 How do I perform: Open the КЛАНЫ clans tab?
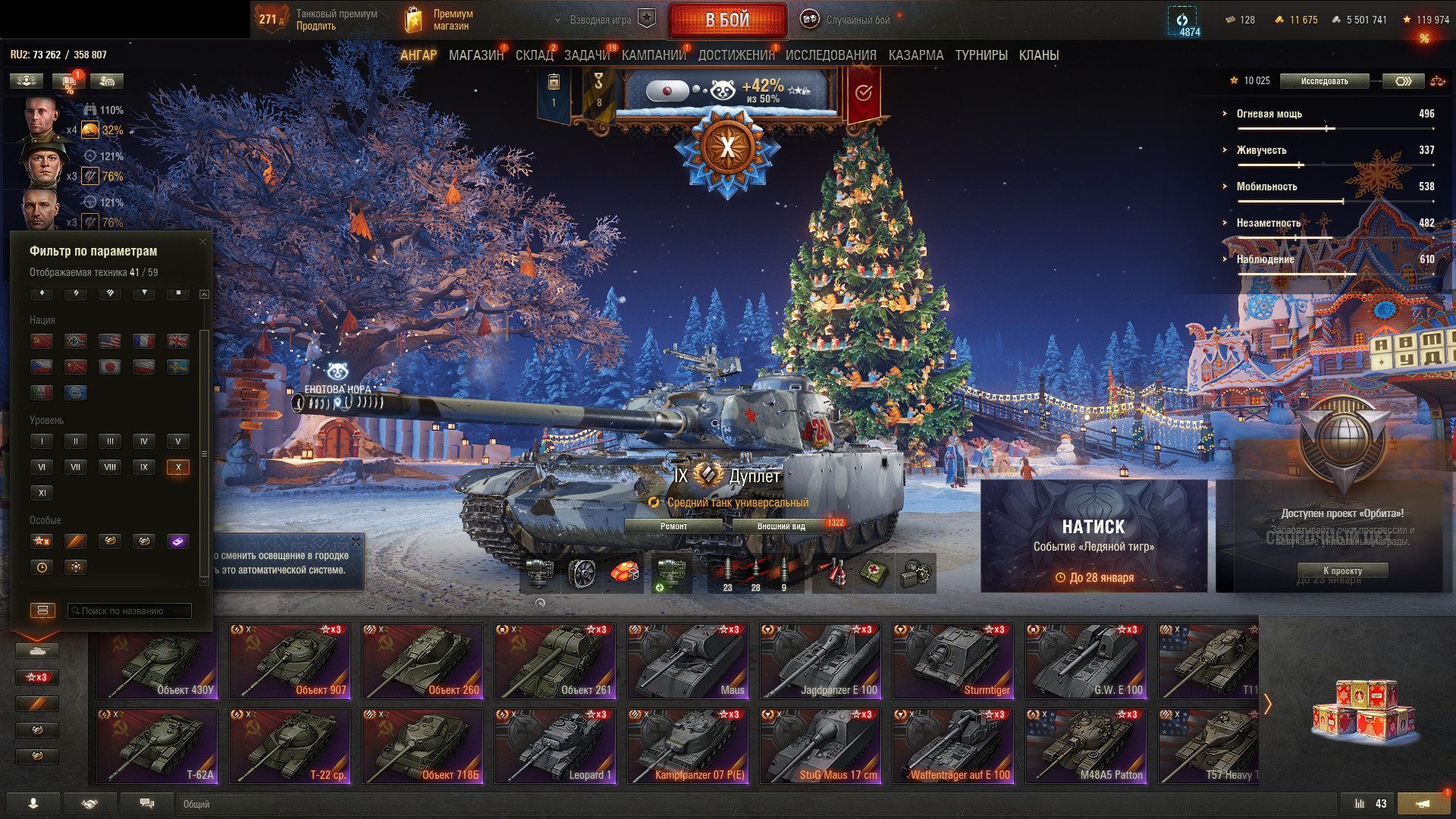1038,55
